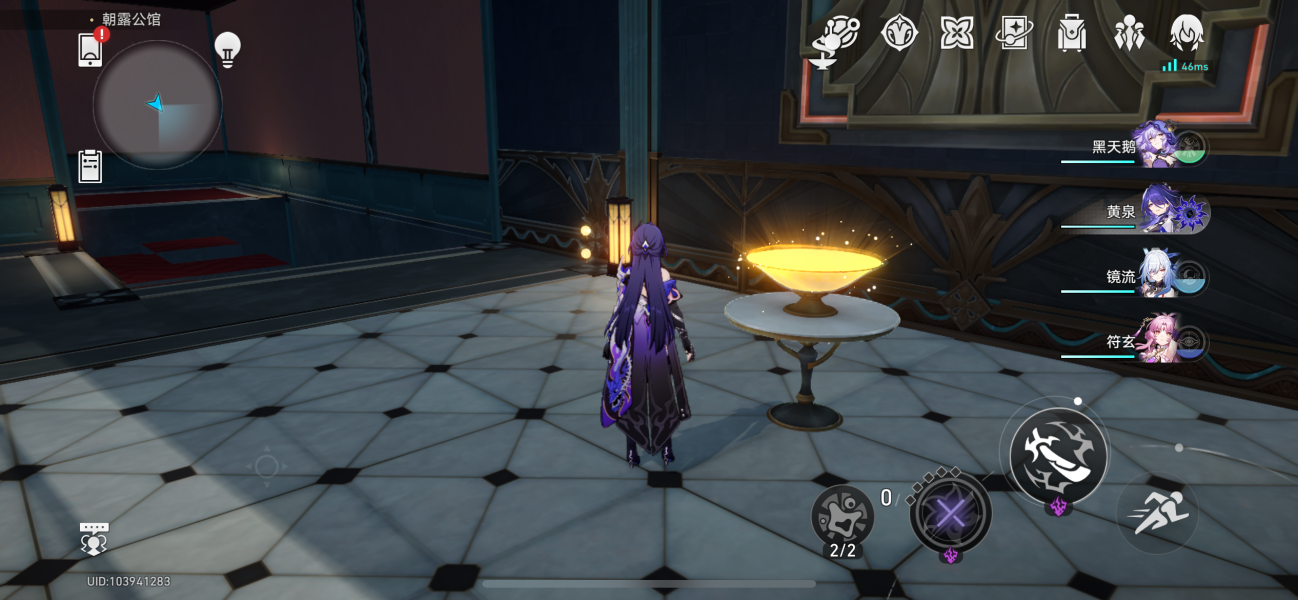Viewport: 1298px width, 600px height.
Task: Select the shield-shaped emblem icon in top bar
Action: coord(899,33)
